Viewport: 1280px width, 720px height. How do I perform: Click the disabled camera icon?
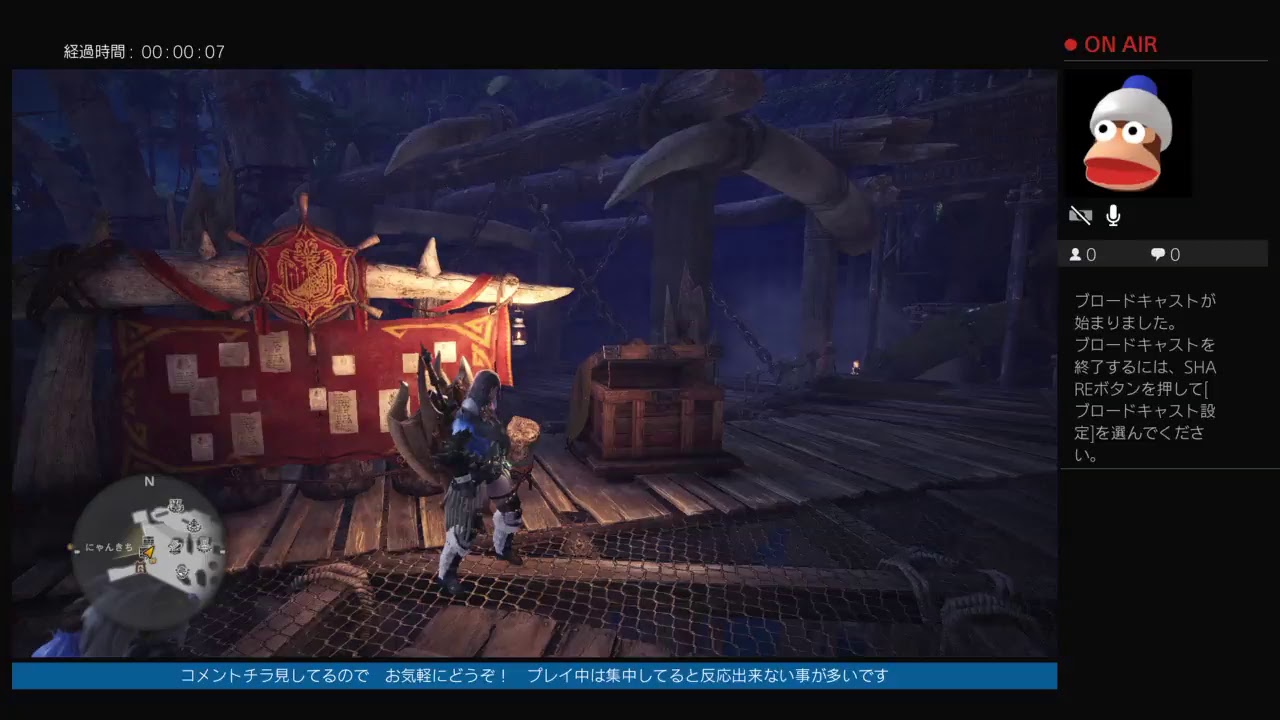[1080, 215]
